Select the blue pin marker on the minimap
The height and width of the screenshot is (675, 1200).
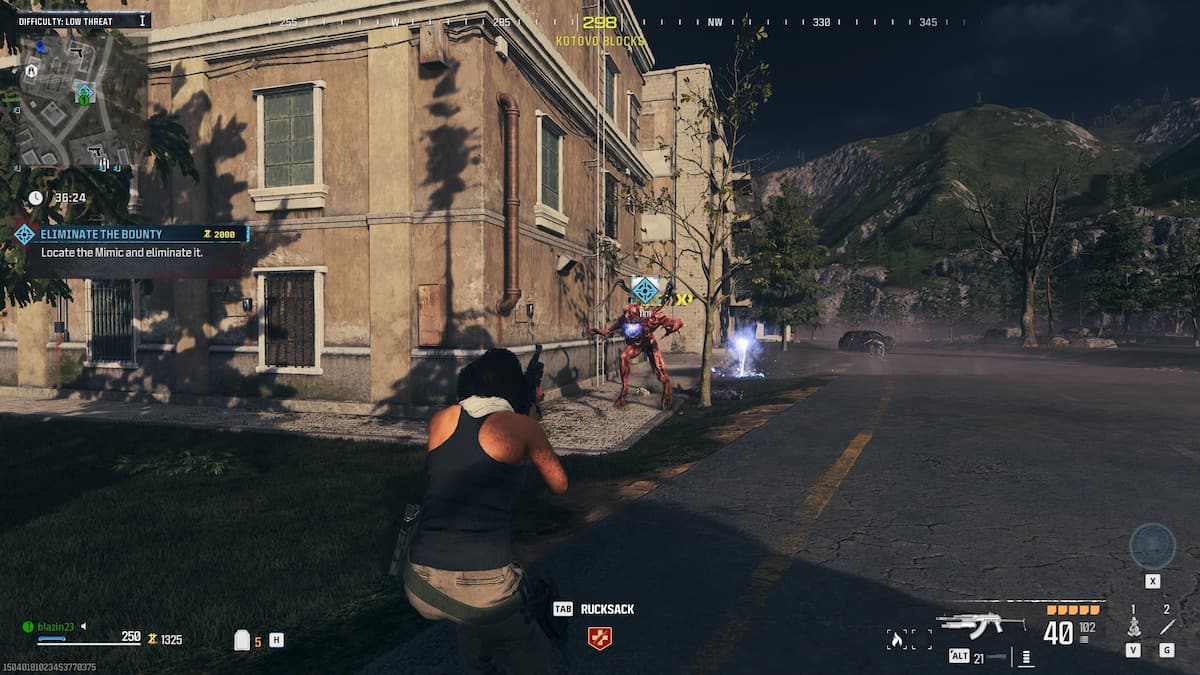pyautogui.click(x=40, y=46)
